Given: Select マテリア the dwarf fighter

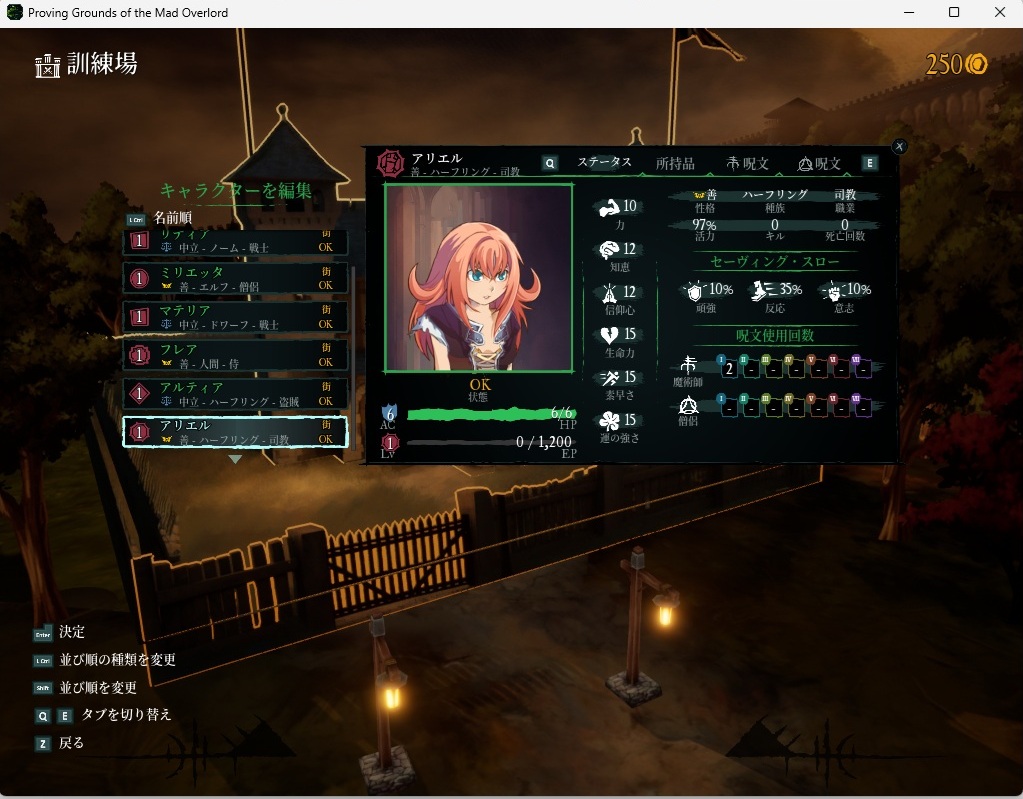Looking at the screenshot, I should click(236, 317).
